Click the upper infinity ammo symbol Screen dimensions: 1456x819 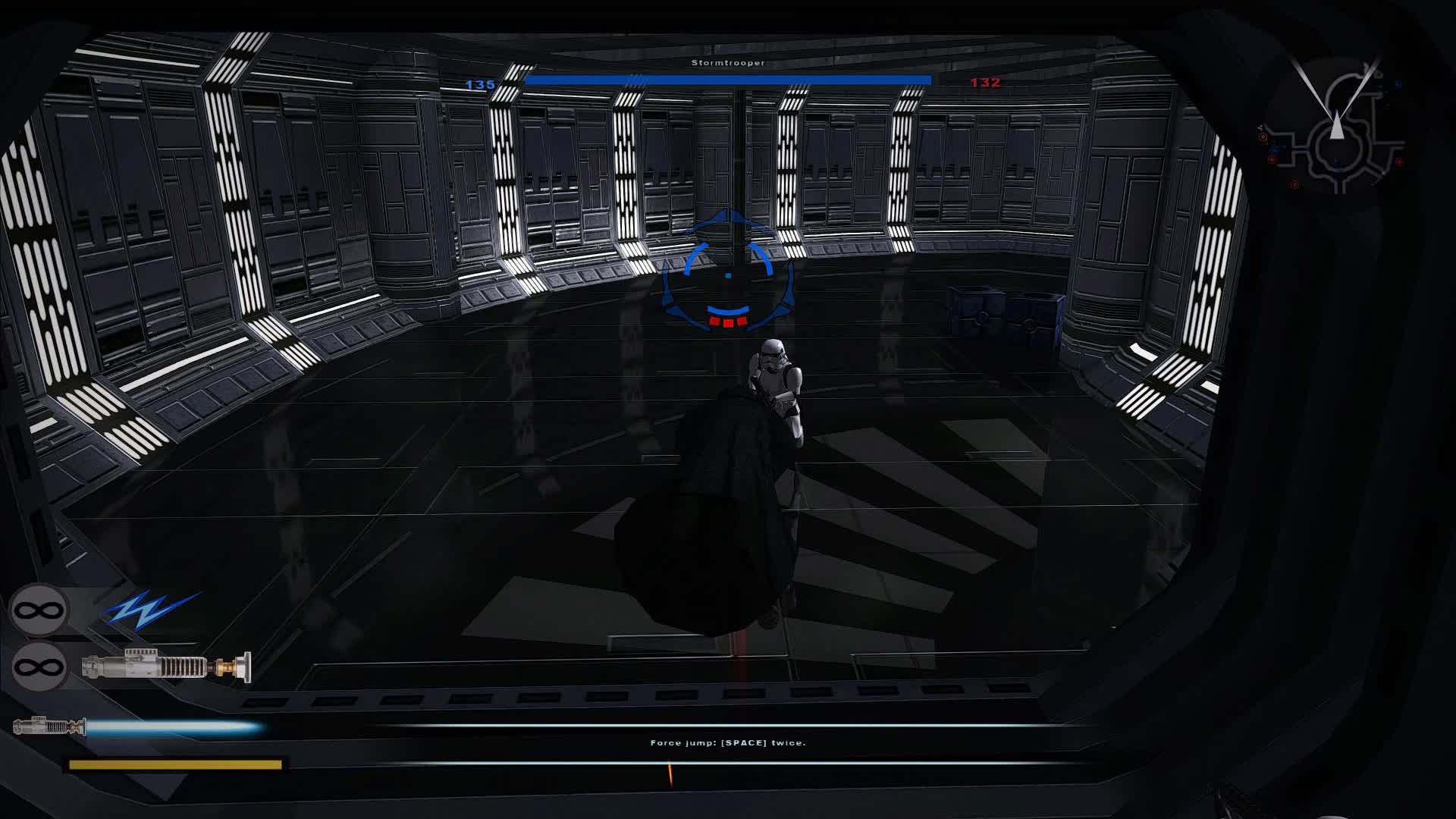[x=39, y=609]
